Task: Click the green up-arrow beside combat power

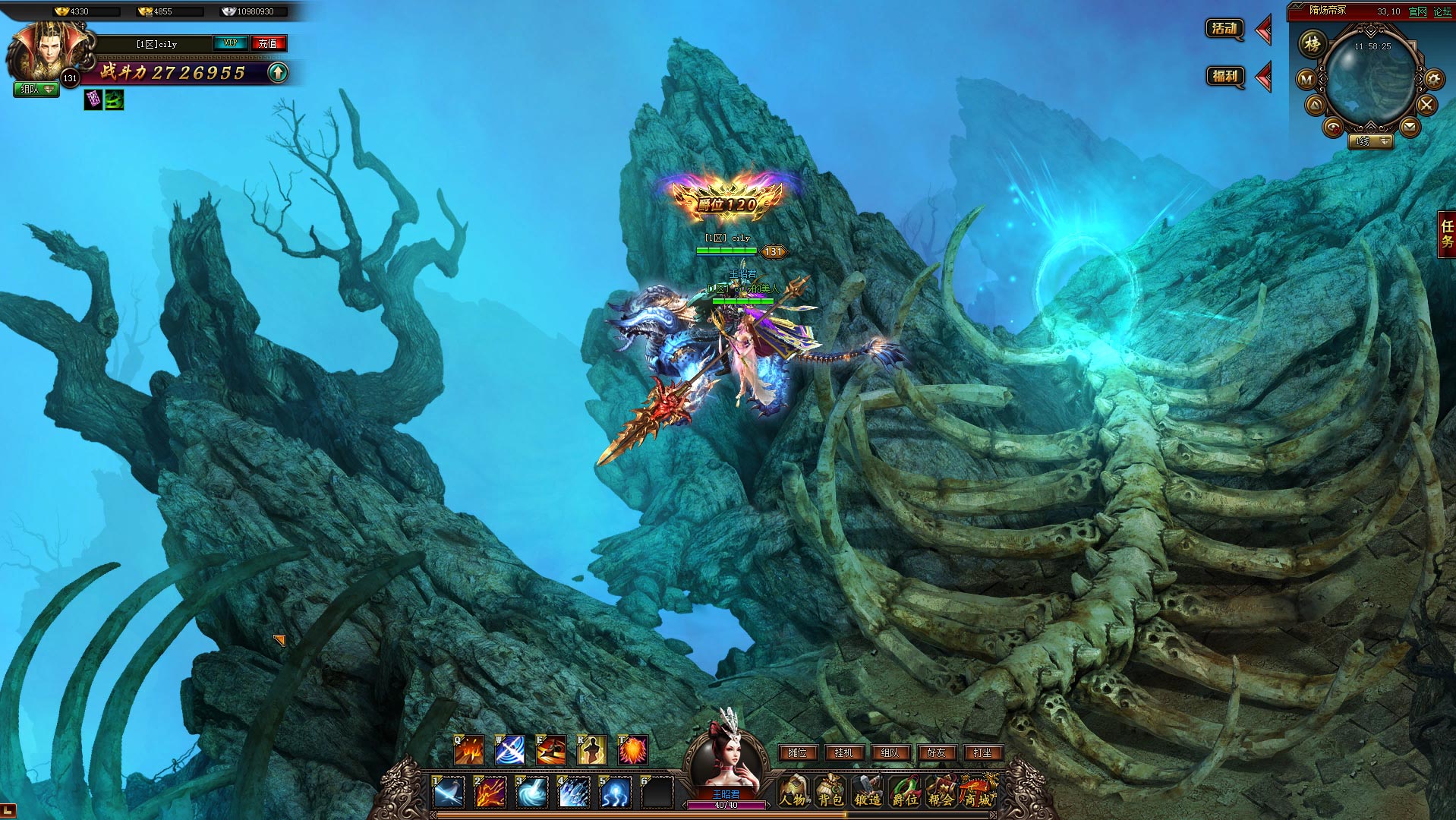Action: coord(279,73)
